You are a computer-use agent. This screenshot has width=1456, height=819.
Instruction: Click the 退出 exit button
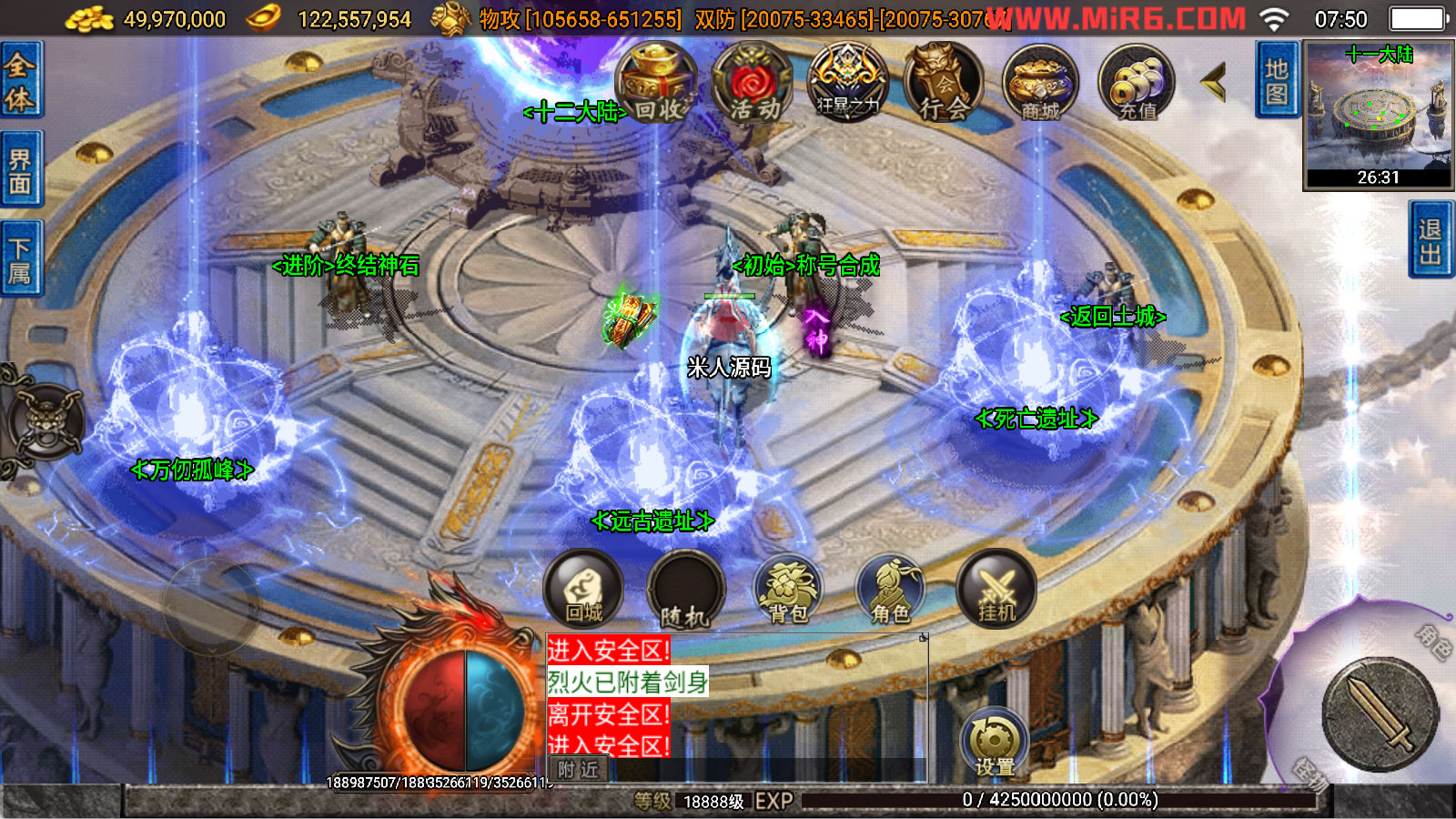coord(1431,240)
